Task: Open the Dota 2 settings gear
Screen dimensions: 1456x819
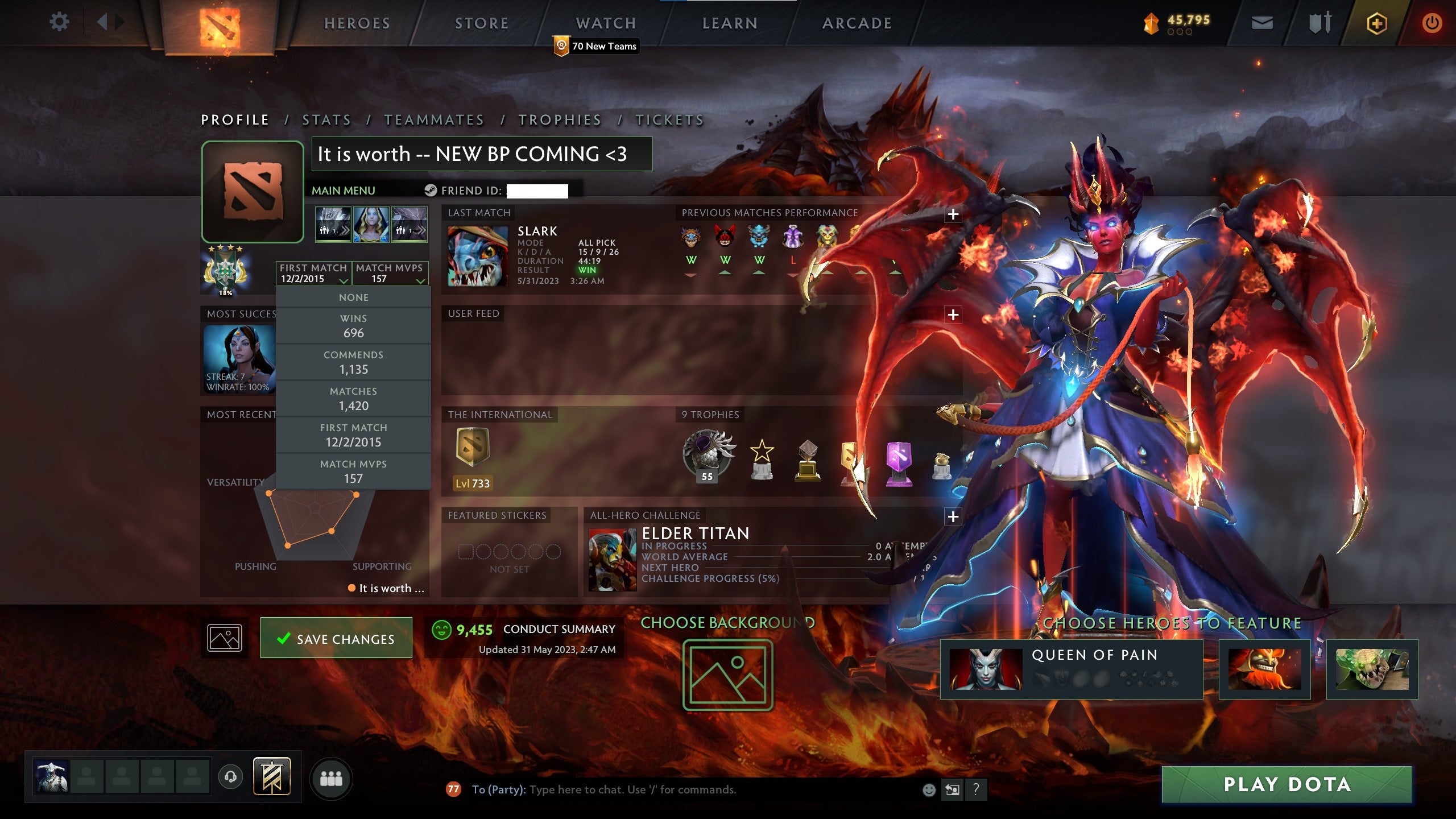Action: [59, 22]
